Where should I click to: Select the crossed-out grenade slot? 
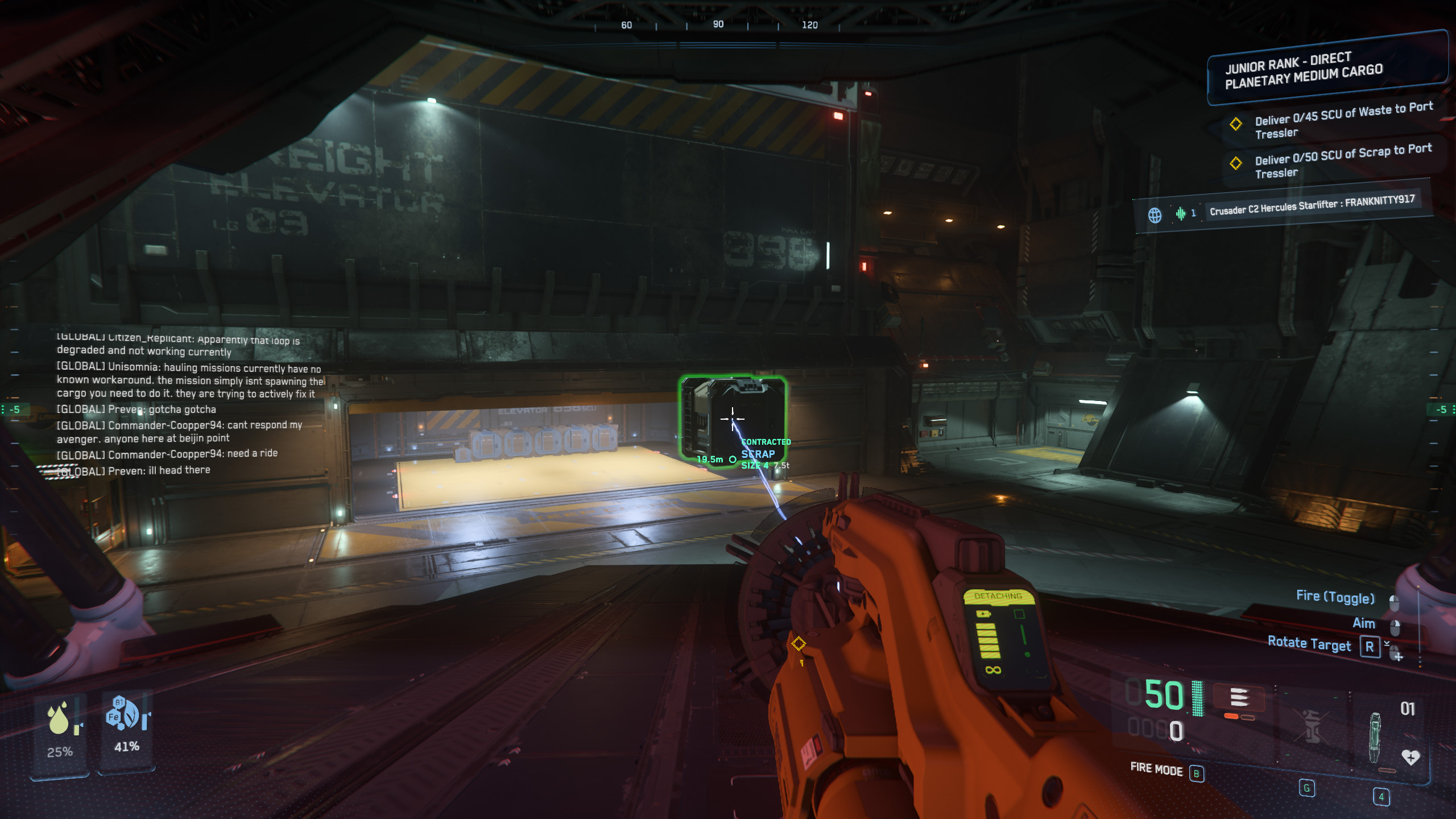(x=1311, y=726)
